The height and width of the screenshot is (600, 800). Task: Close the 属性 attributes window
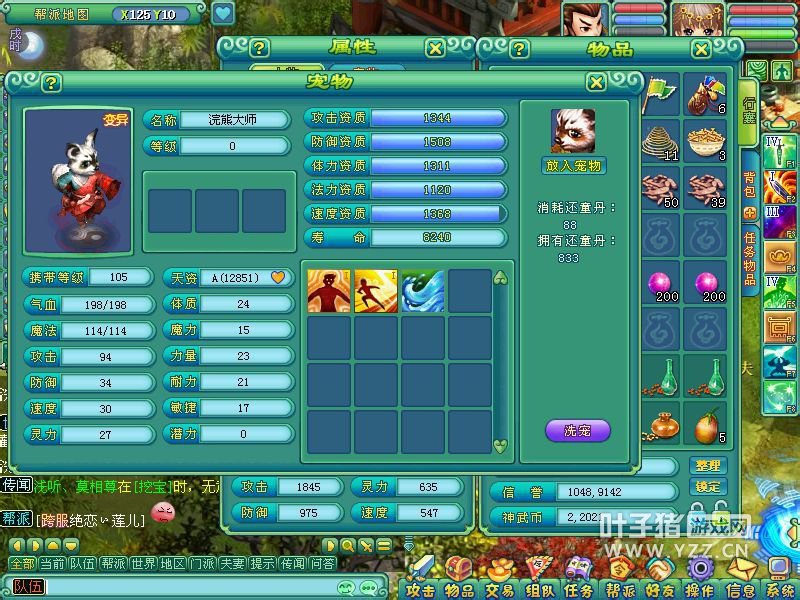pos(435,48)
